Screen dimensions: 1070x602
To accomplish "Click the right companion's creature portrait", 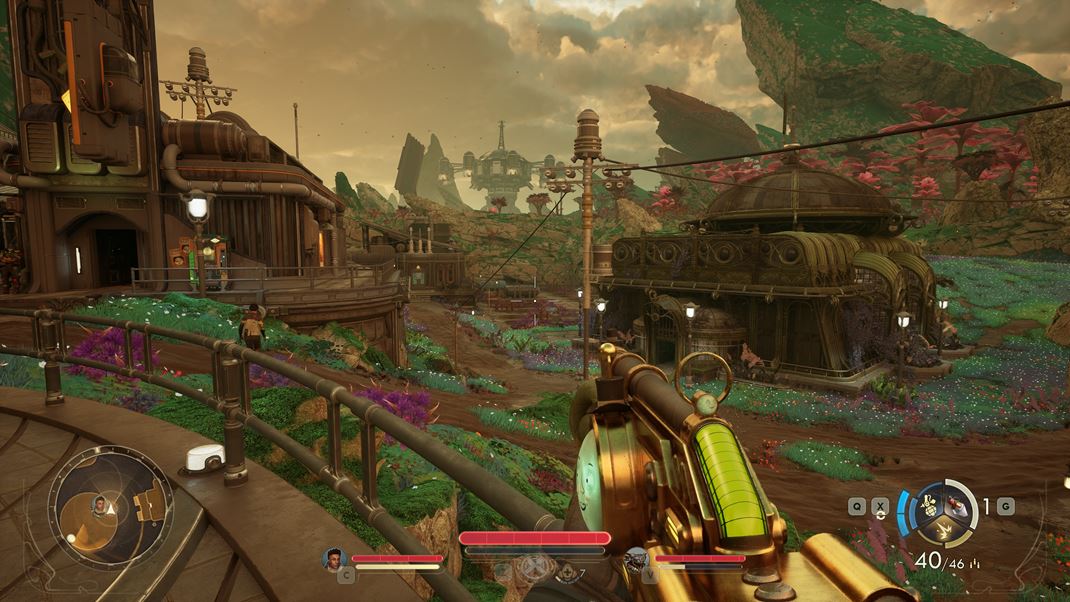I will click(635, 559).
